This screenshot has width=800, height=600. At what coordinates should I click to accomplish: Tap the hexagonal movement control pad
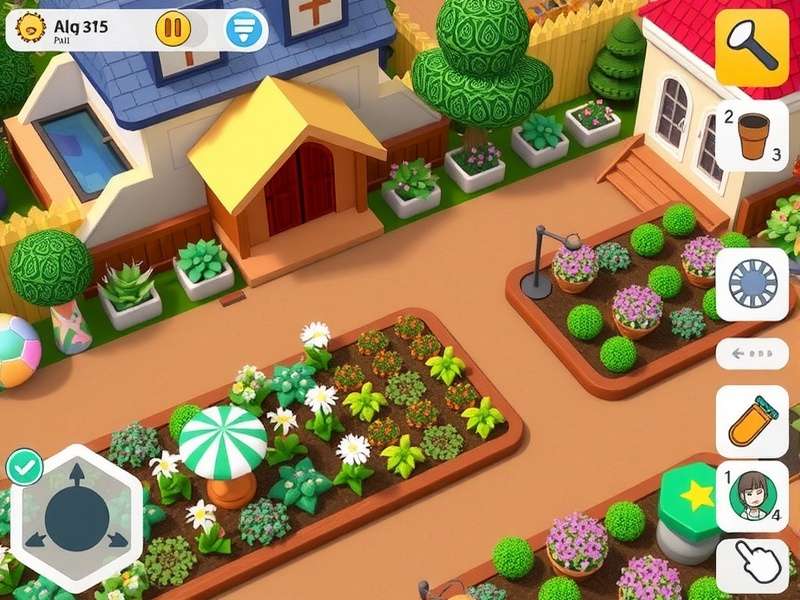coord(76,519)
